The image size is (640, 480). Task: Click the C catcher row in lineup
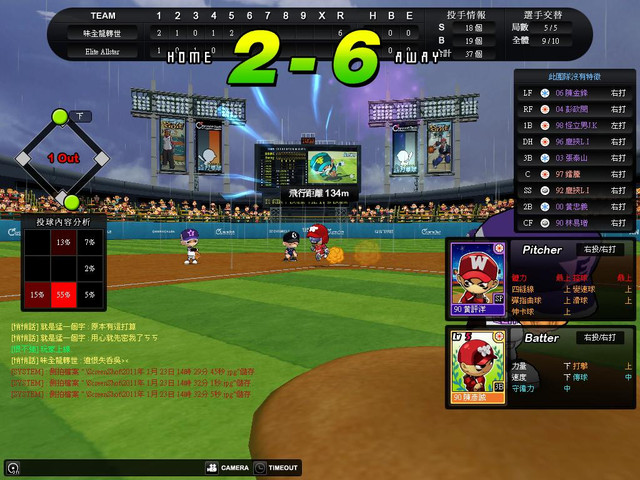point(573,173)
